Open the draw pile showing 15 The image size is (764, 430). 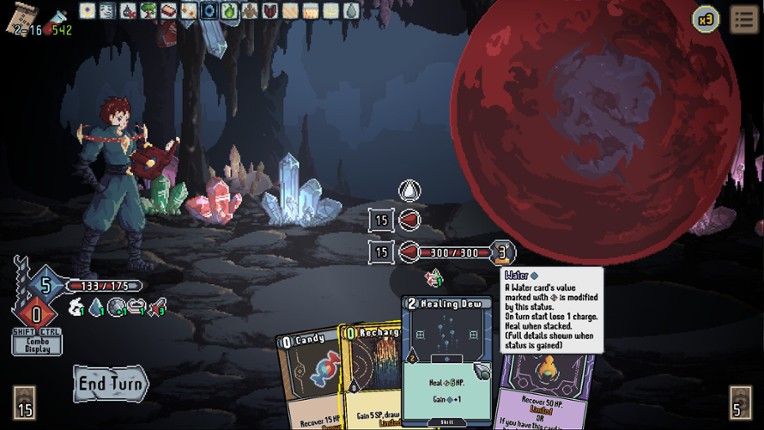(25, 402)
